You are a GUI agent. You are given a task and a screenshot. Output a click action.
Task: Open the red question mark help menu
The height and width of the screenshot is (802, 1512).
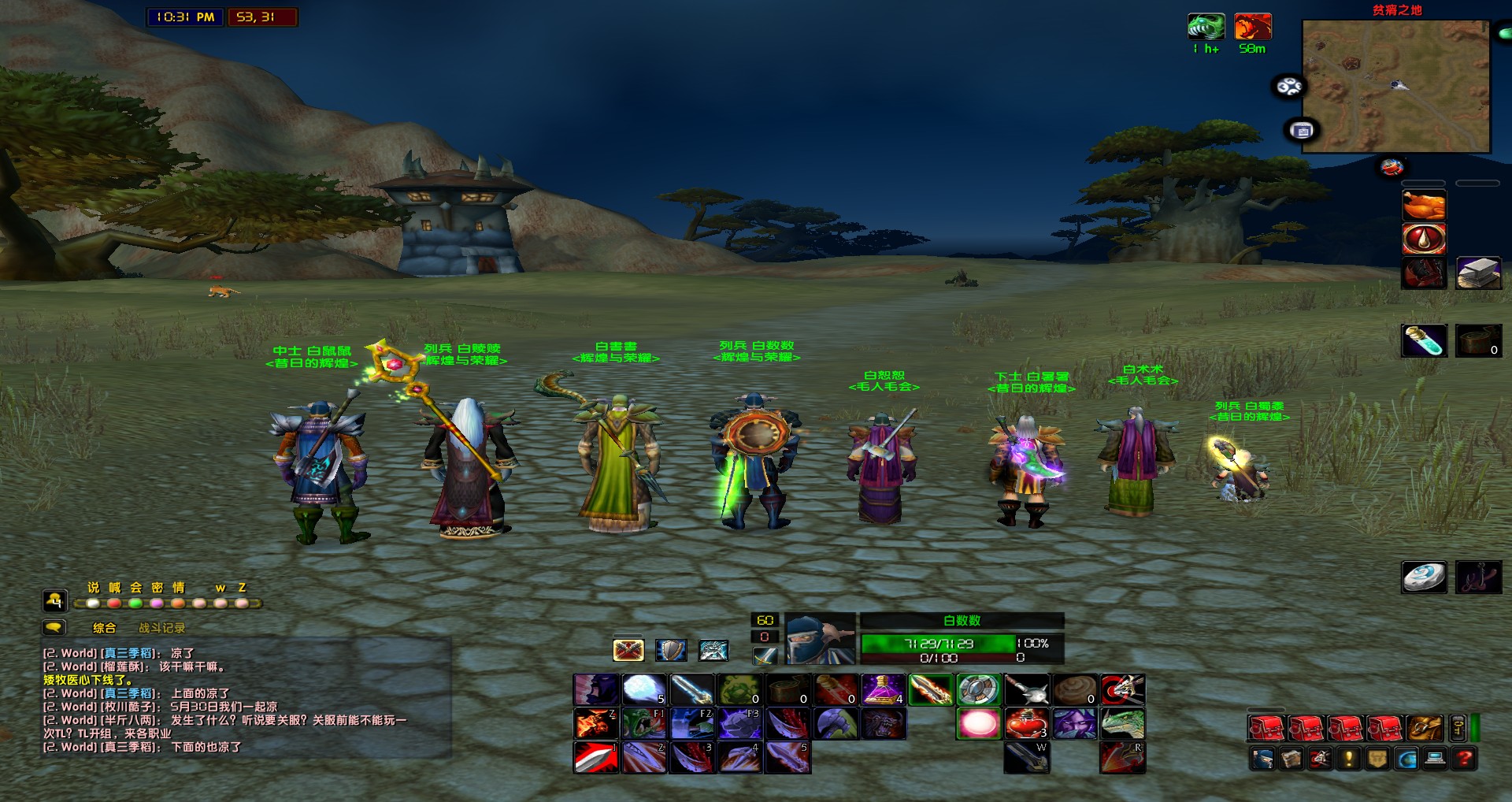click(x=1462, y=759)
